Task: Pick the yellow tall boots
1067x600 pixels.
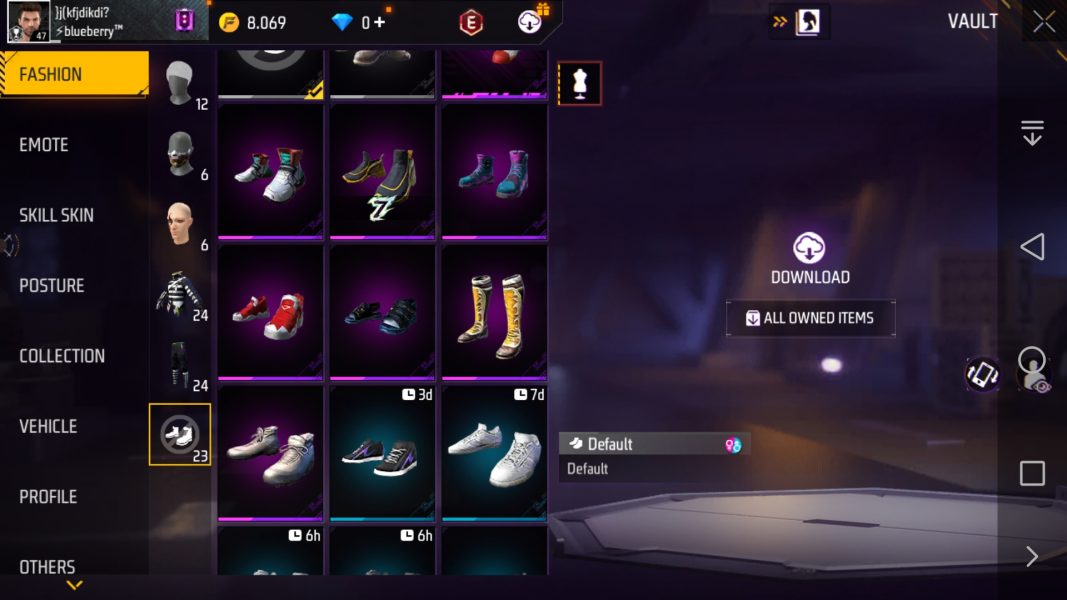Action: (495, 311)
